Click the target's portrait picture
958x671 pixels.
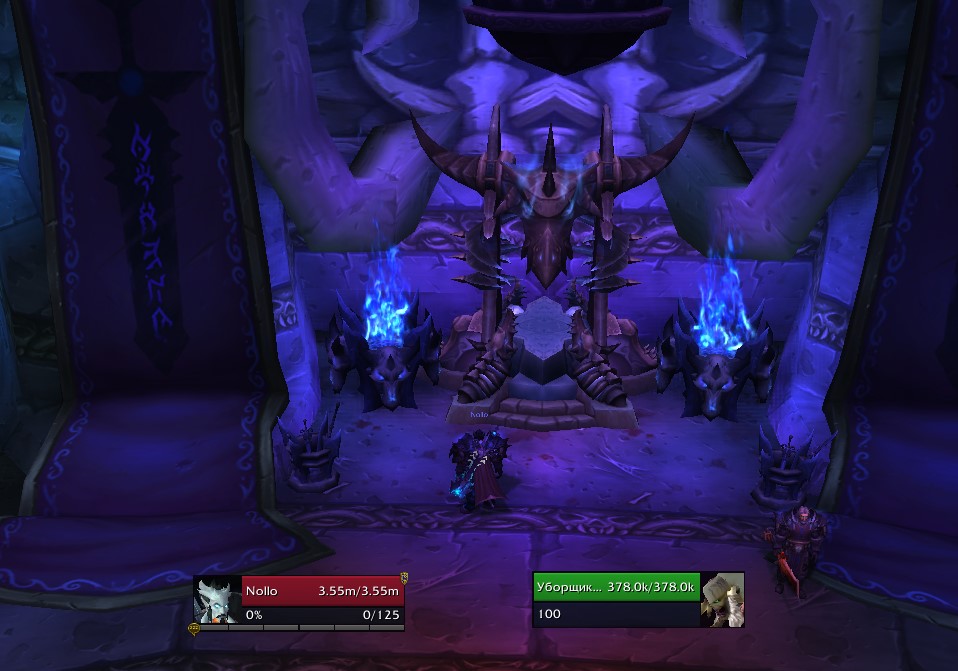click(x=722, y=600)
